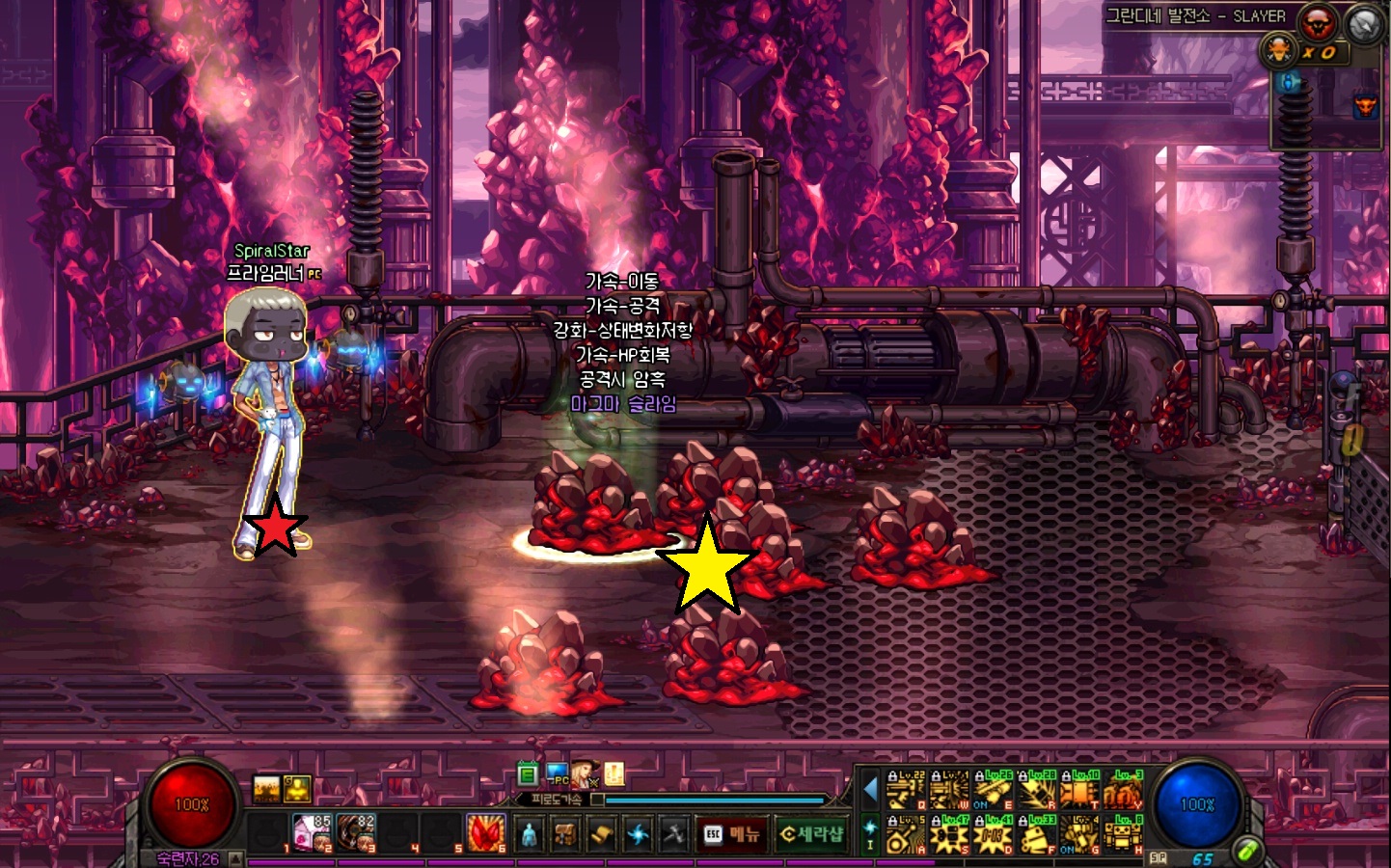Screen dimensions: 1391x868
Task: Open the character info silhouette icon
Action: point(529,834)
